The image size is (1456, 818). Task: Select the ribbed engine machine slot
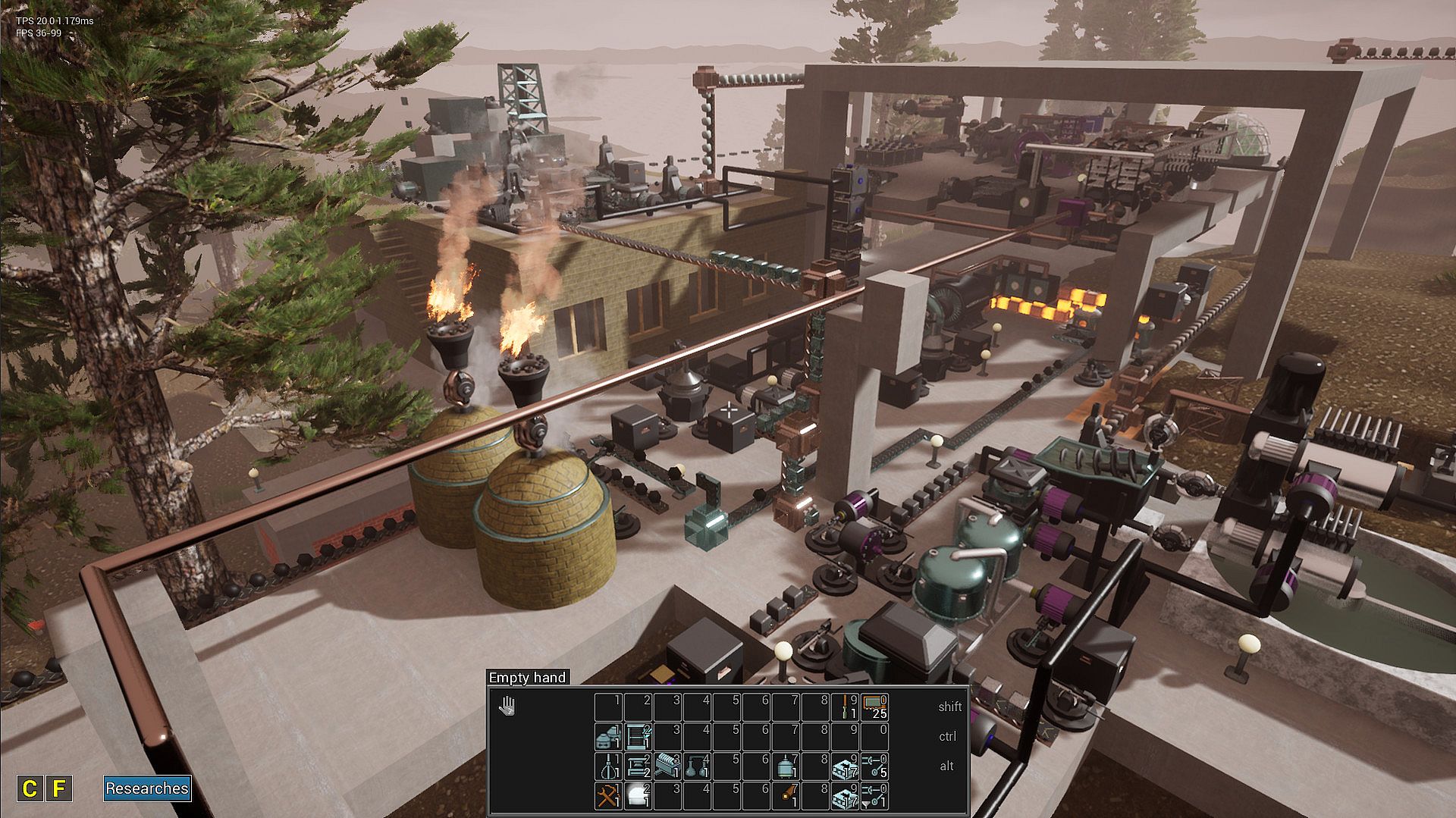(x=667, y=766)
